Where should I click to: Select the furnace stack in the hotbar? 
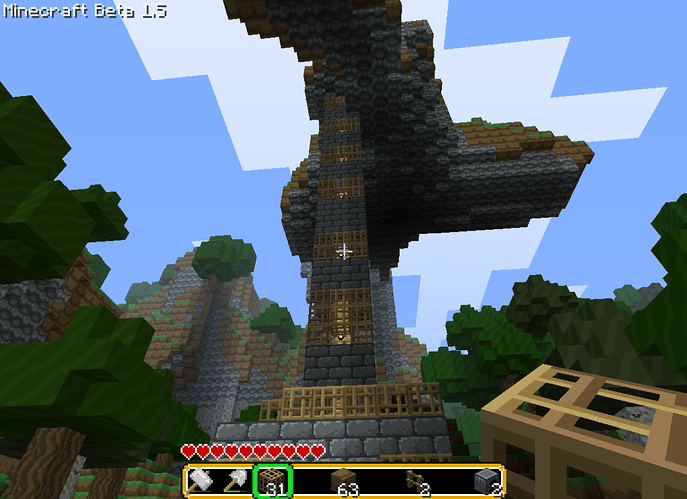click(x=486, y=482)
